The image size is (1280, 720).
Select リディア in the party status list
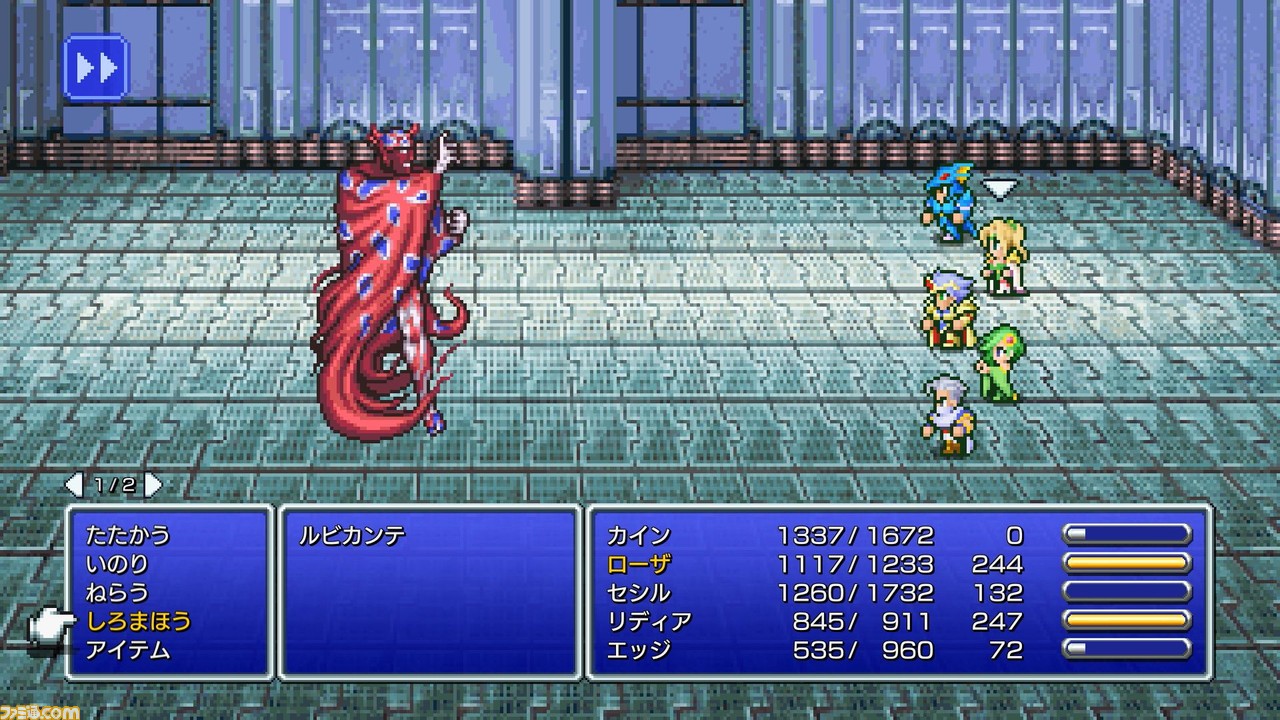click(649, 622)
